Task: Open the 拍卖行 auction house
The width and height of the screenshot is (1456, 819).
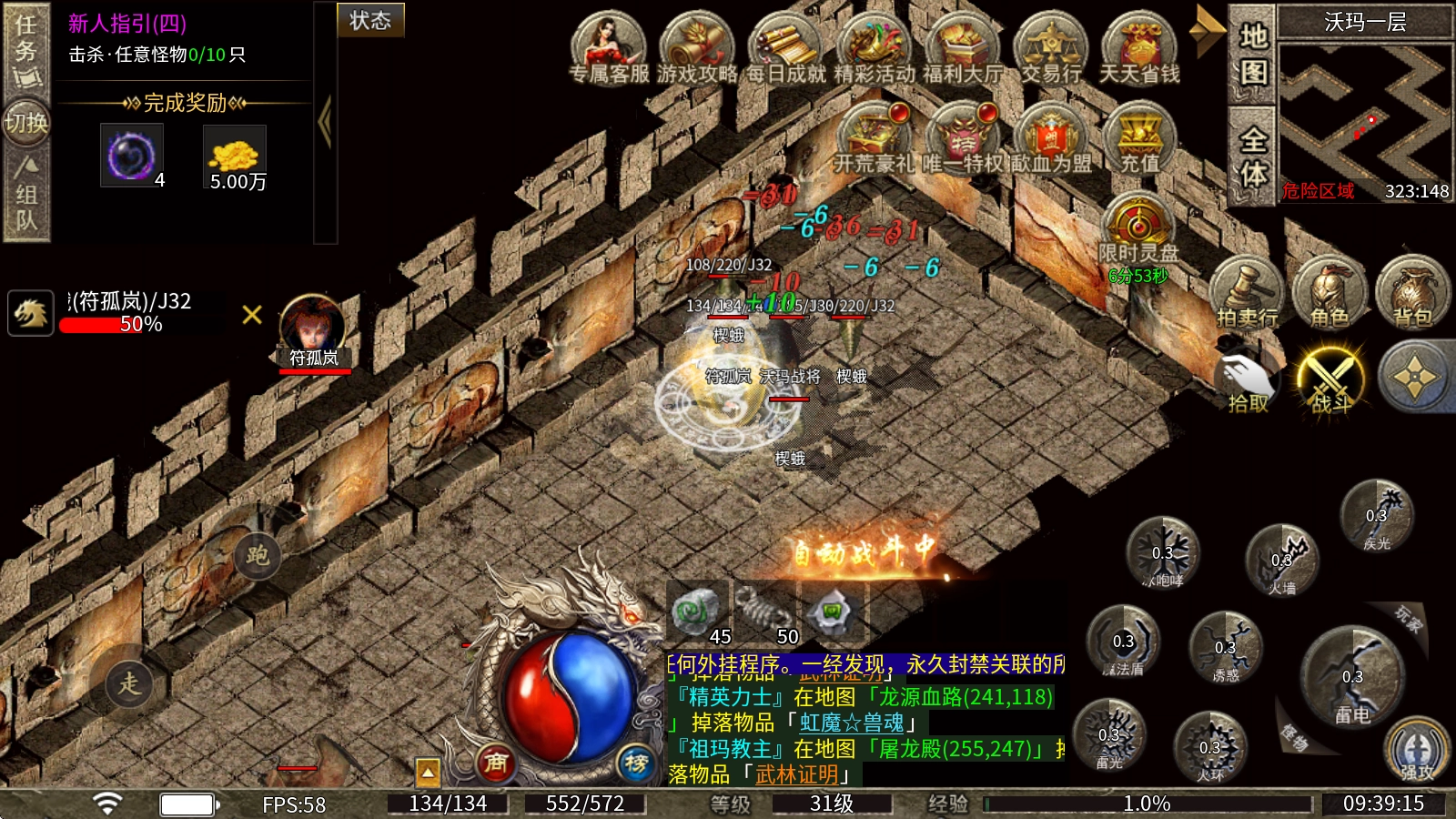Action: pos(1246,291)
